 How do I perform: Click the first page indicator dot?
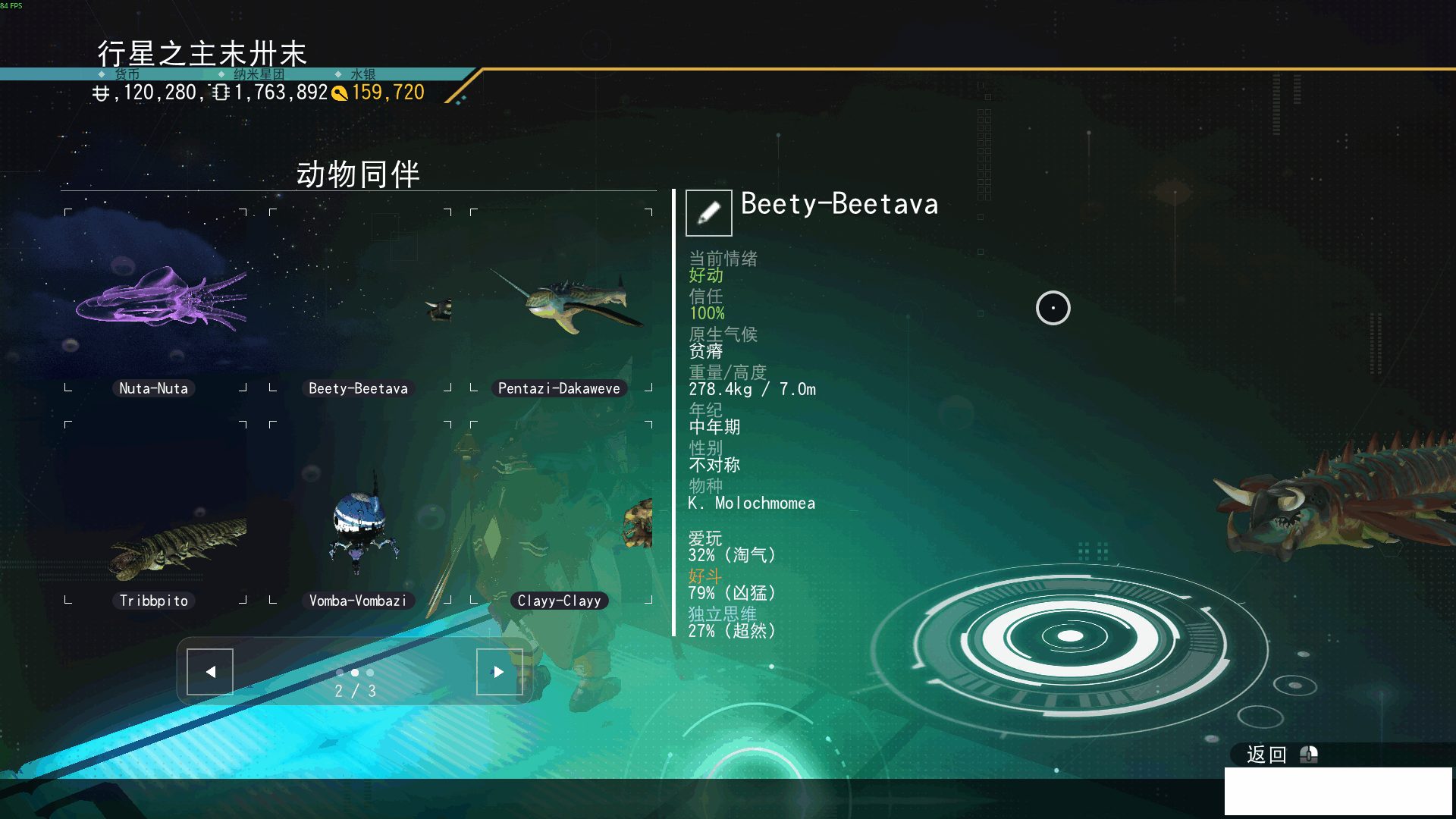pyautogui.click(x=339, y=673)
